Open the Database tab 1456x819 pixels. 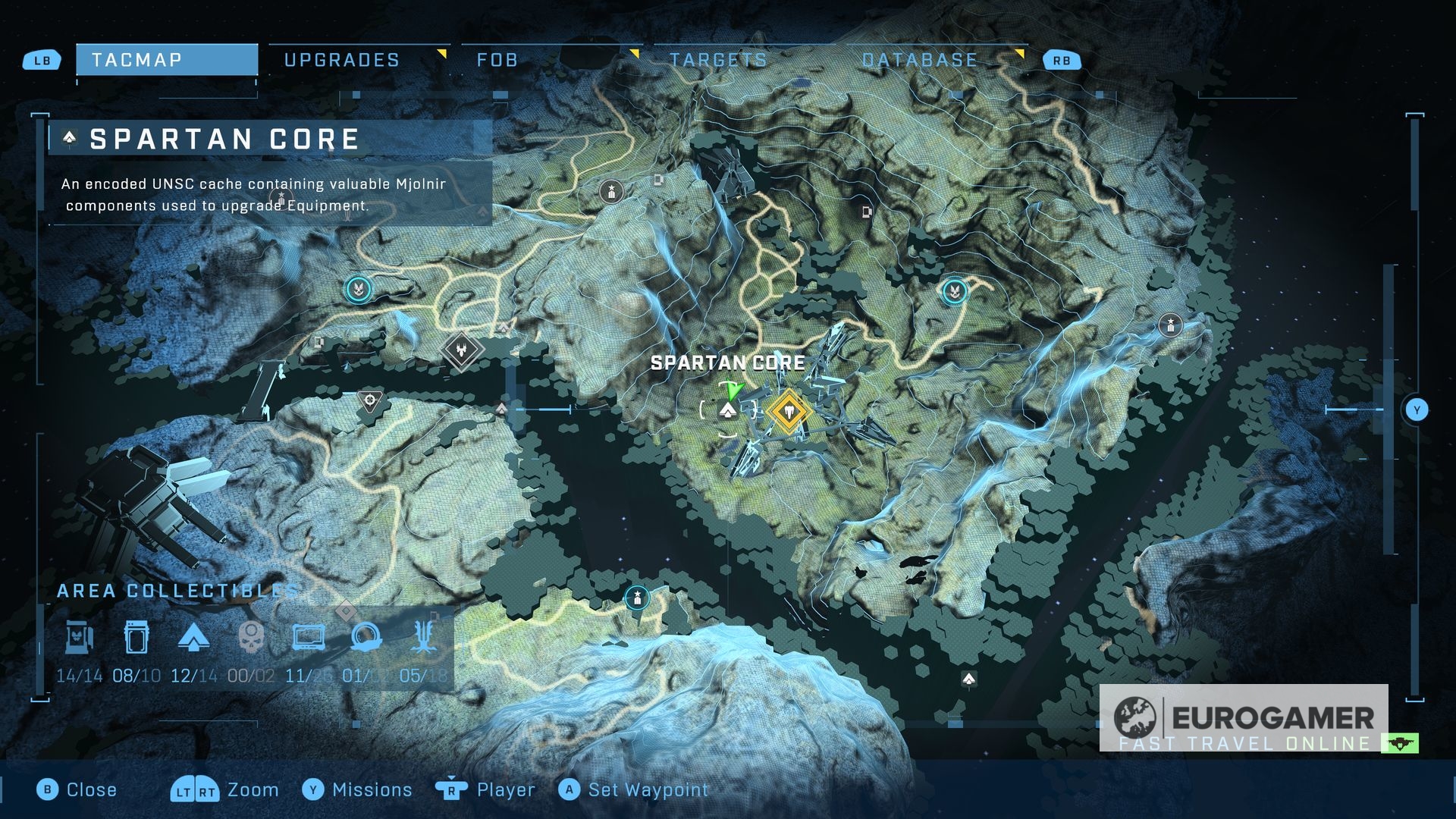coord(919,60)
